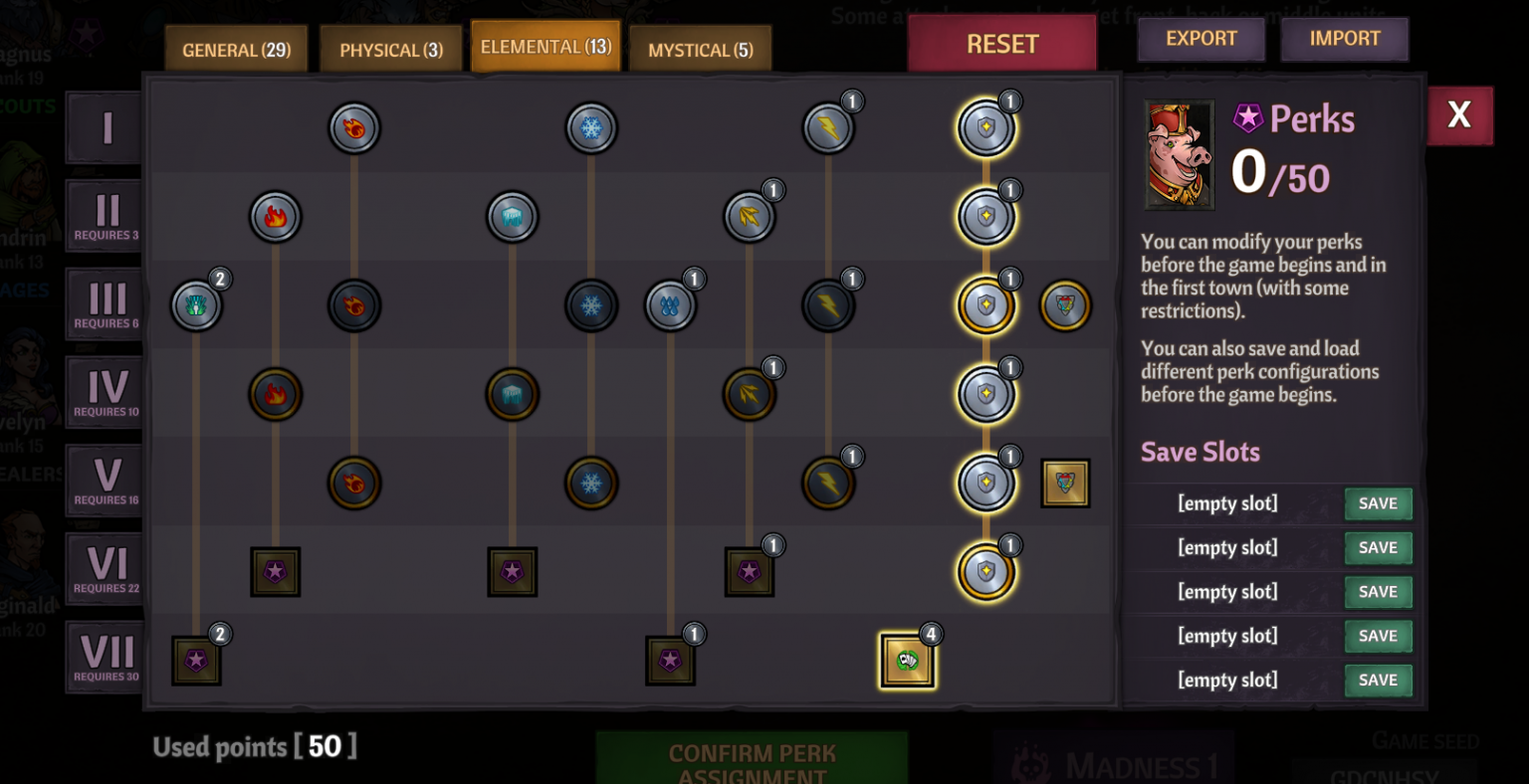1529x784 pixels.
Task: Pick the green wreath perk marked 2
Action: pos(196,305)
